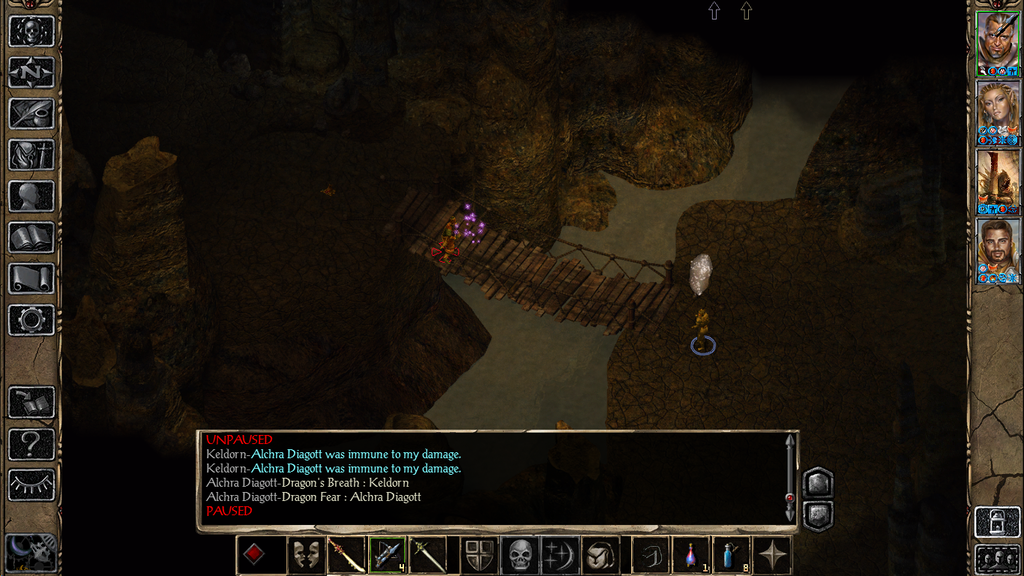Viewport: 1024px width, 576px height.
Task: Select the blonde woman's portrait
Action: click(x=997, y=109)
